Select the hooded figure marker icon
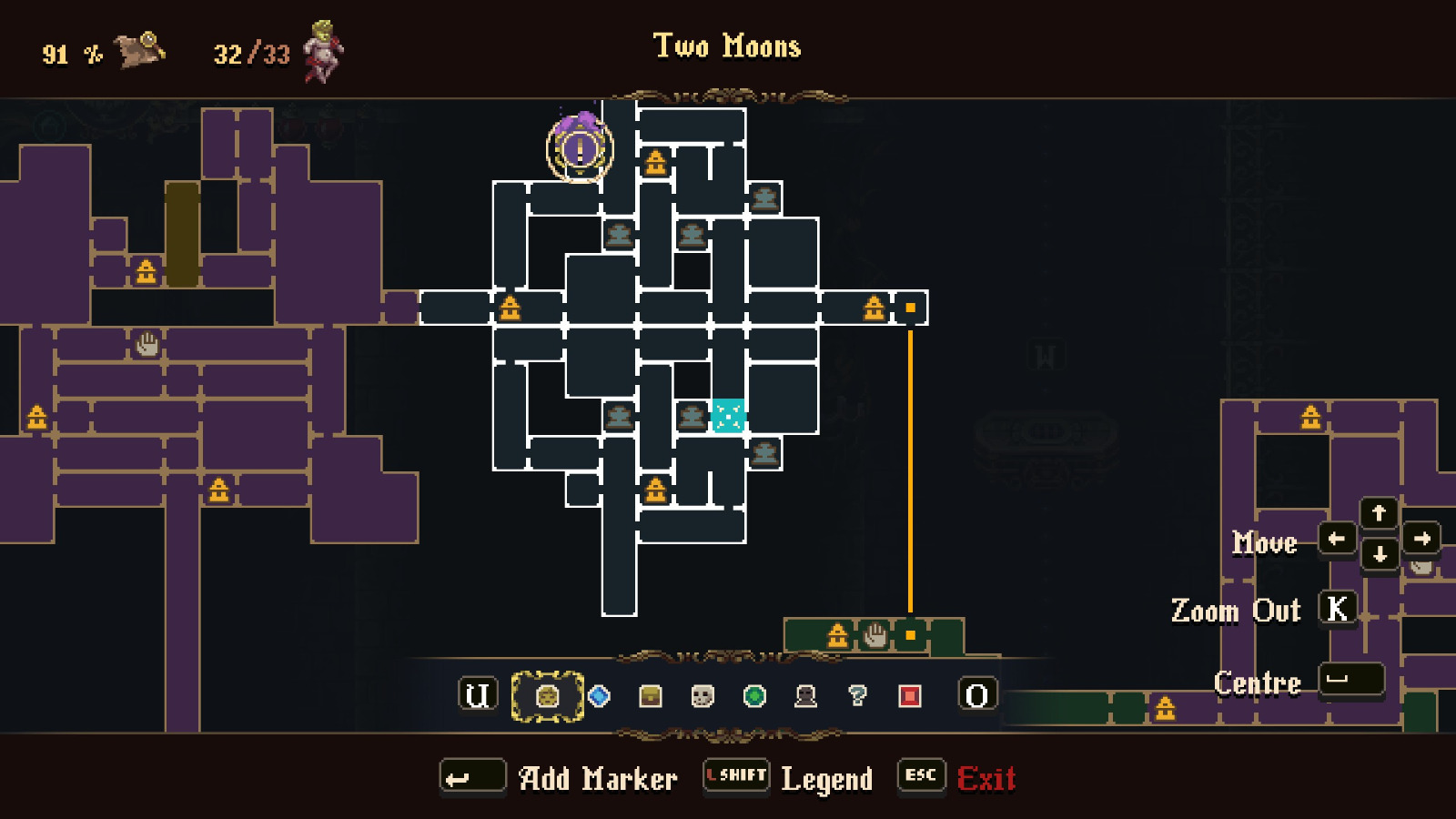 (x=807, y=694)
